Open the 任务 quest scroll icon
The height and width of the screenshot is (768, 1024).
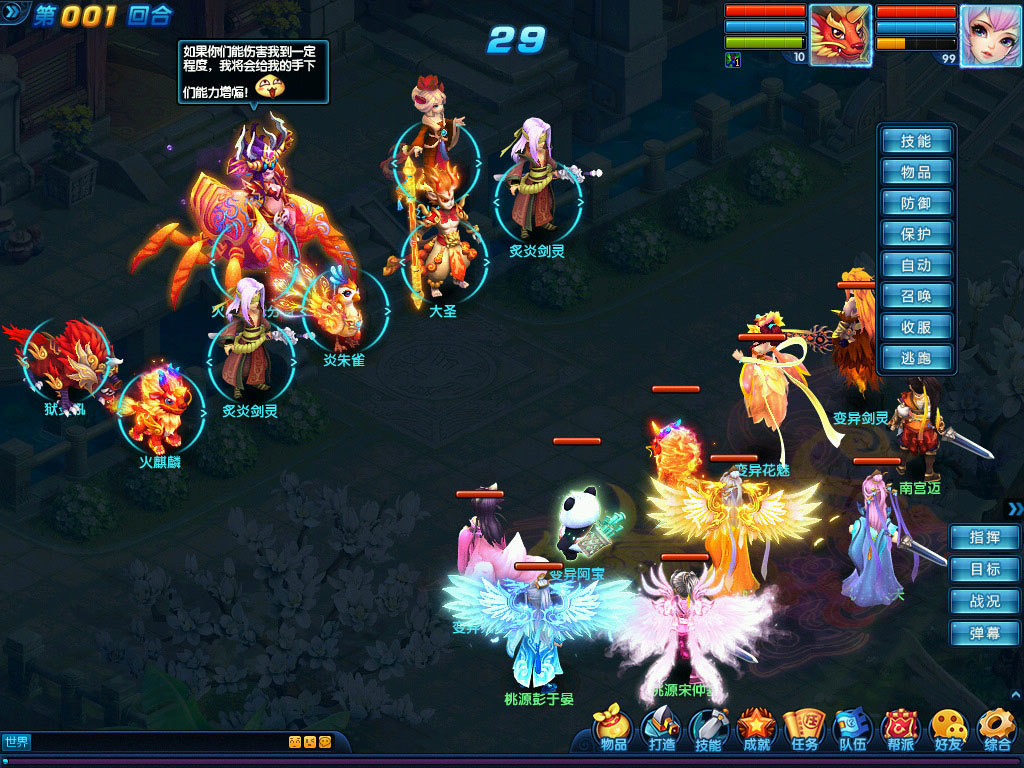(804, 730)
